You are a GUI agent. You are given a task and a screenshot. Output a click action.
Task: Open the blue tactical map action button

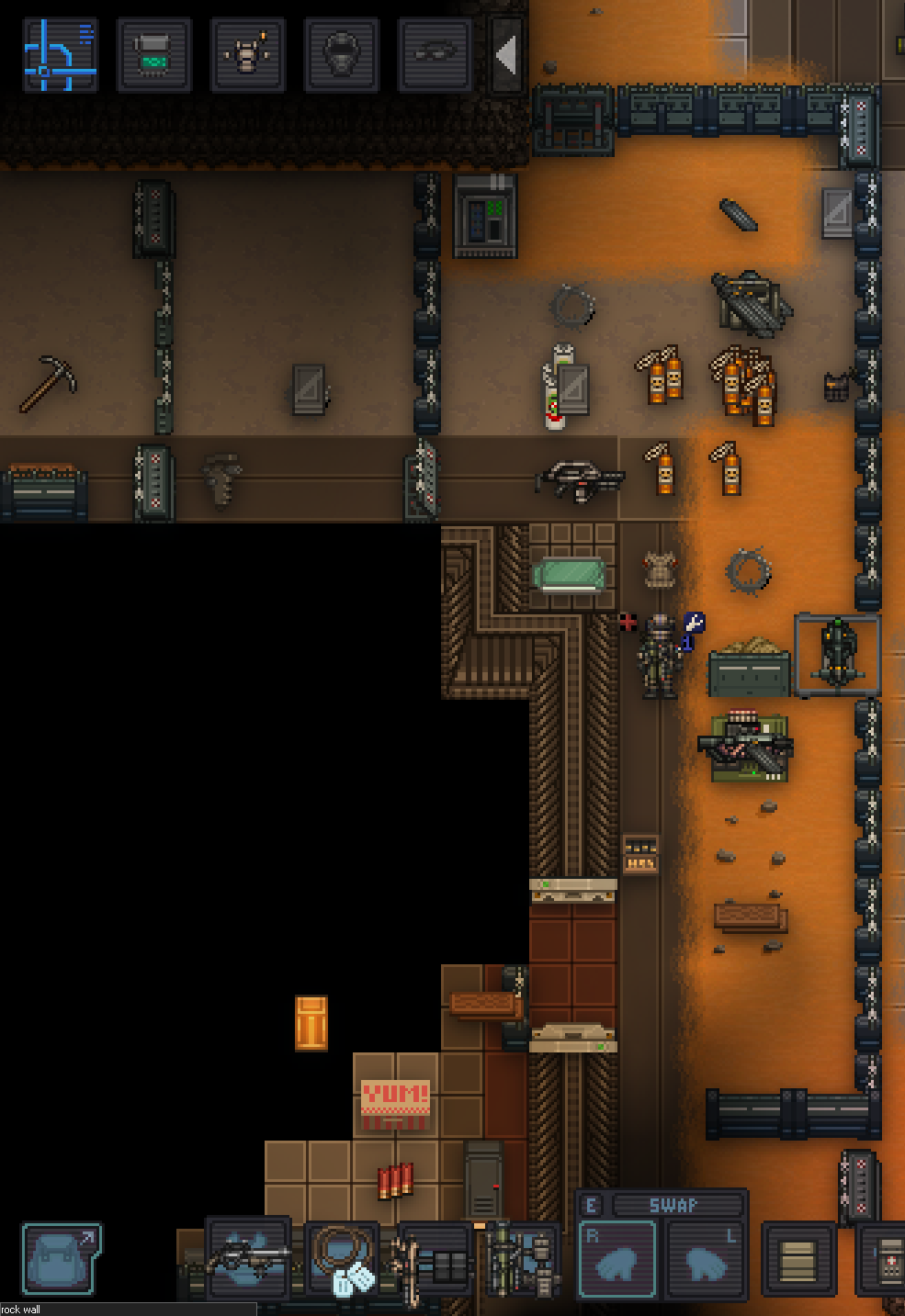tap(61, 55)
